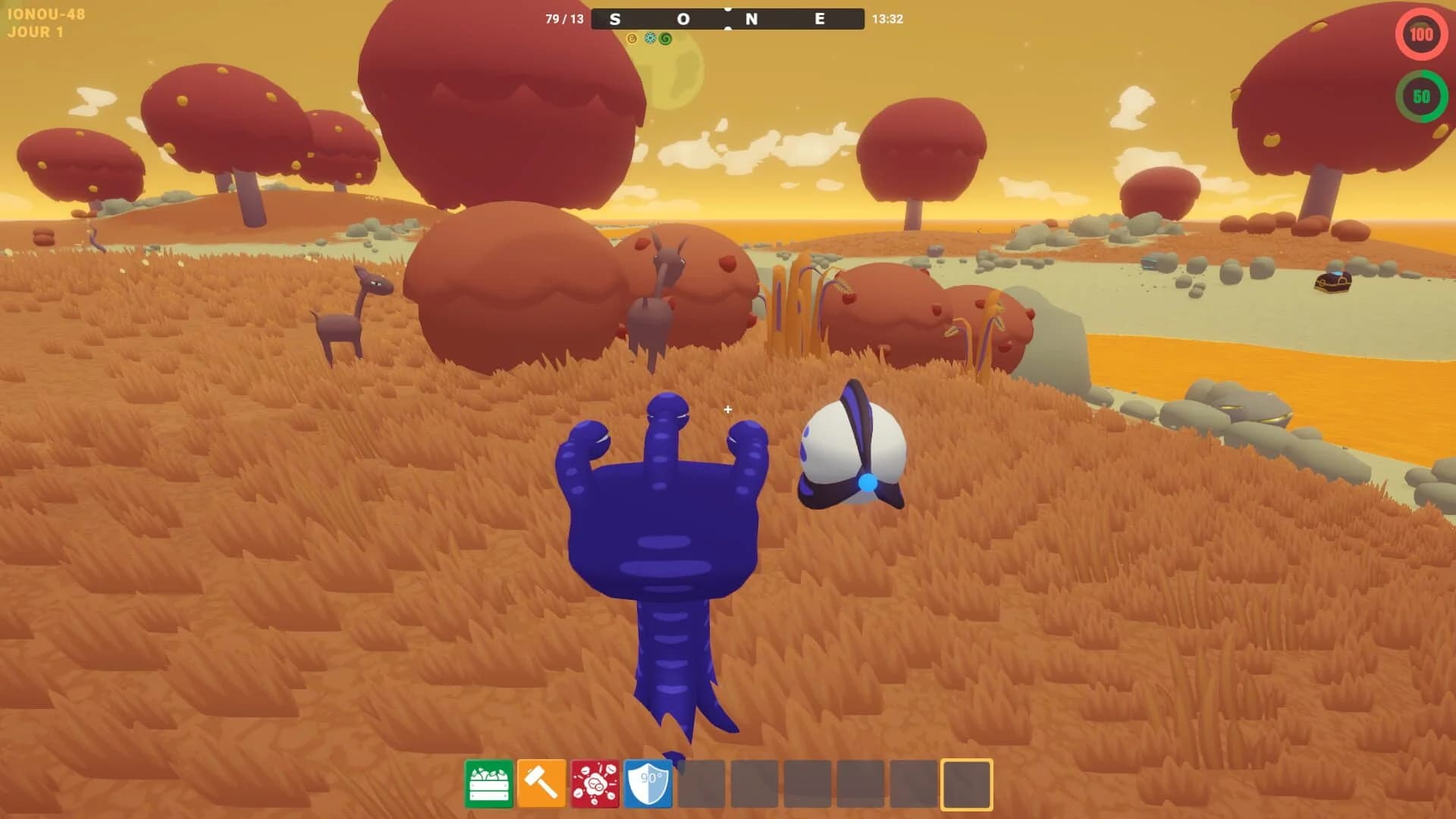Click the teal snowflake icon below the compass
Viewport: 1456px width, 819px height.
[650, 38]
